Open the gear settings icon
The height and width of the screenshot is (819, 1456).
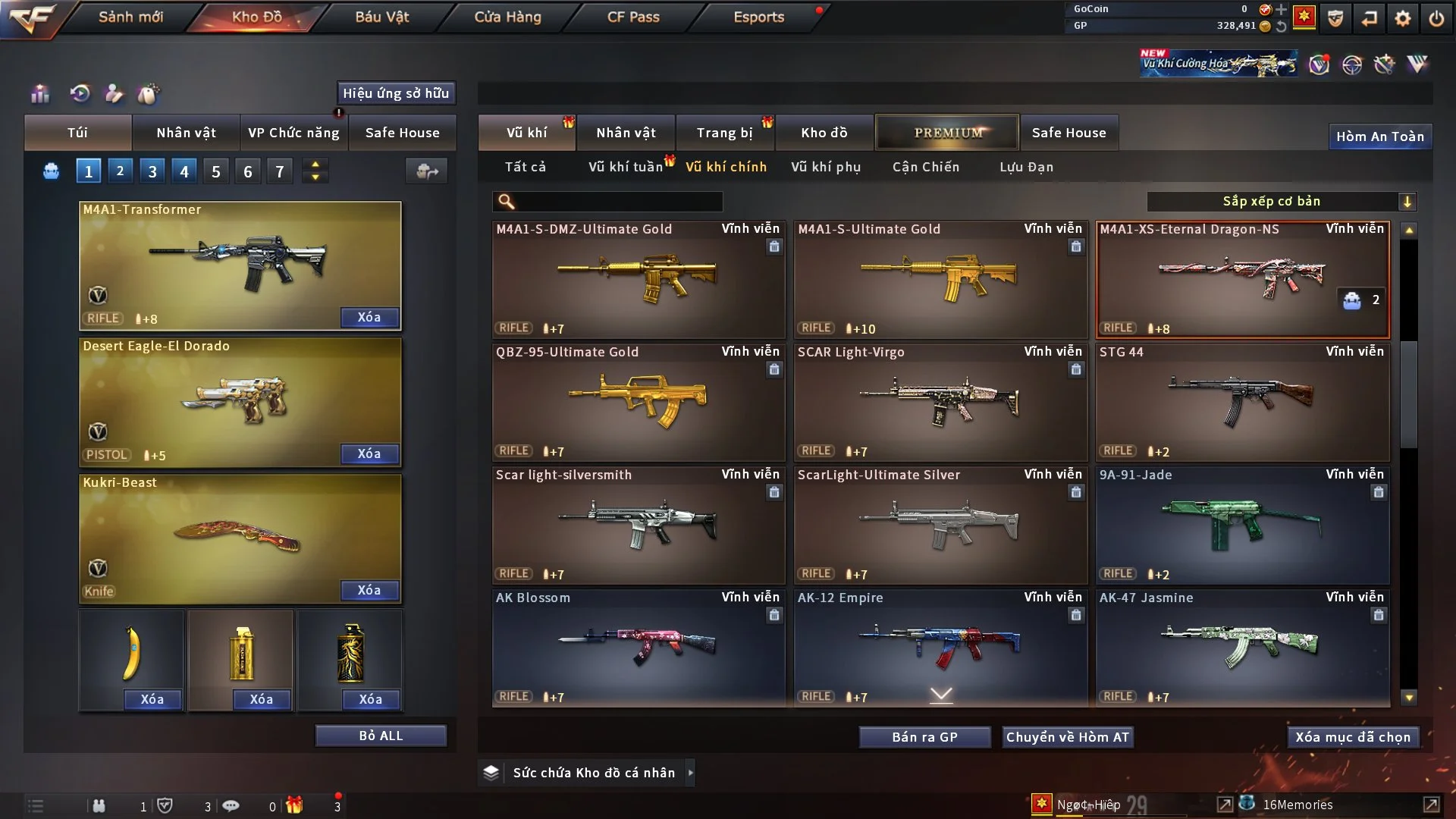click(x=1403, y=18)
